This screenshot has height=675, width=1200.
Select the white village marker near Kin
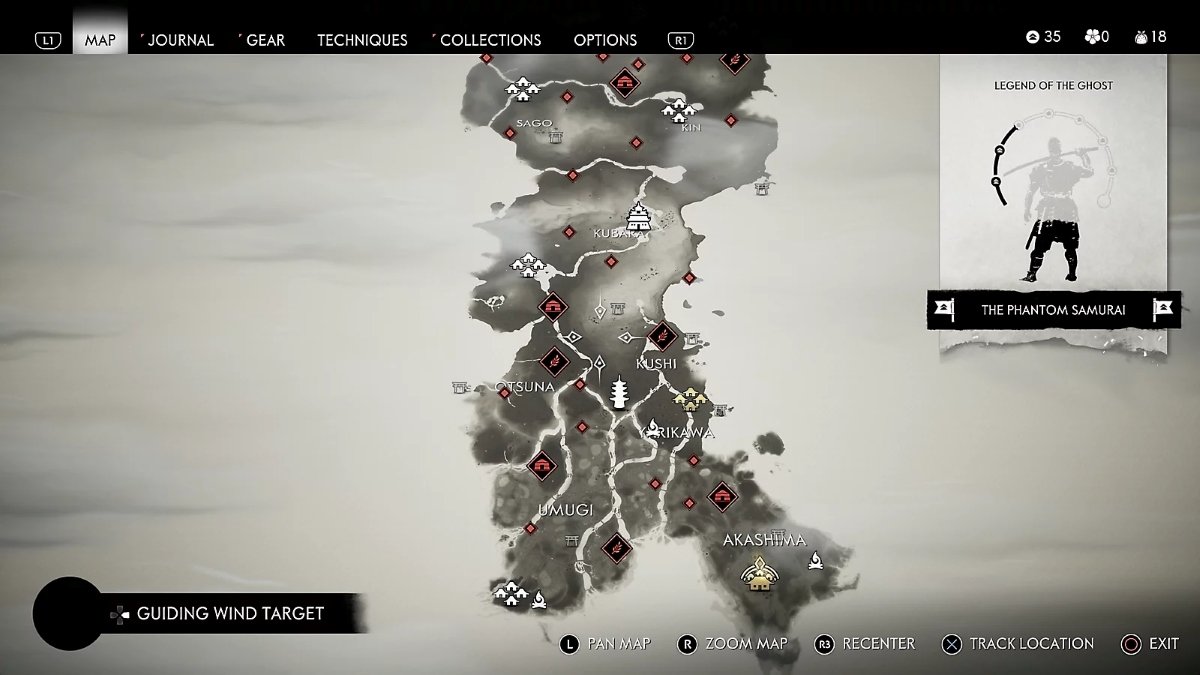tap(679, 108)
